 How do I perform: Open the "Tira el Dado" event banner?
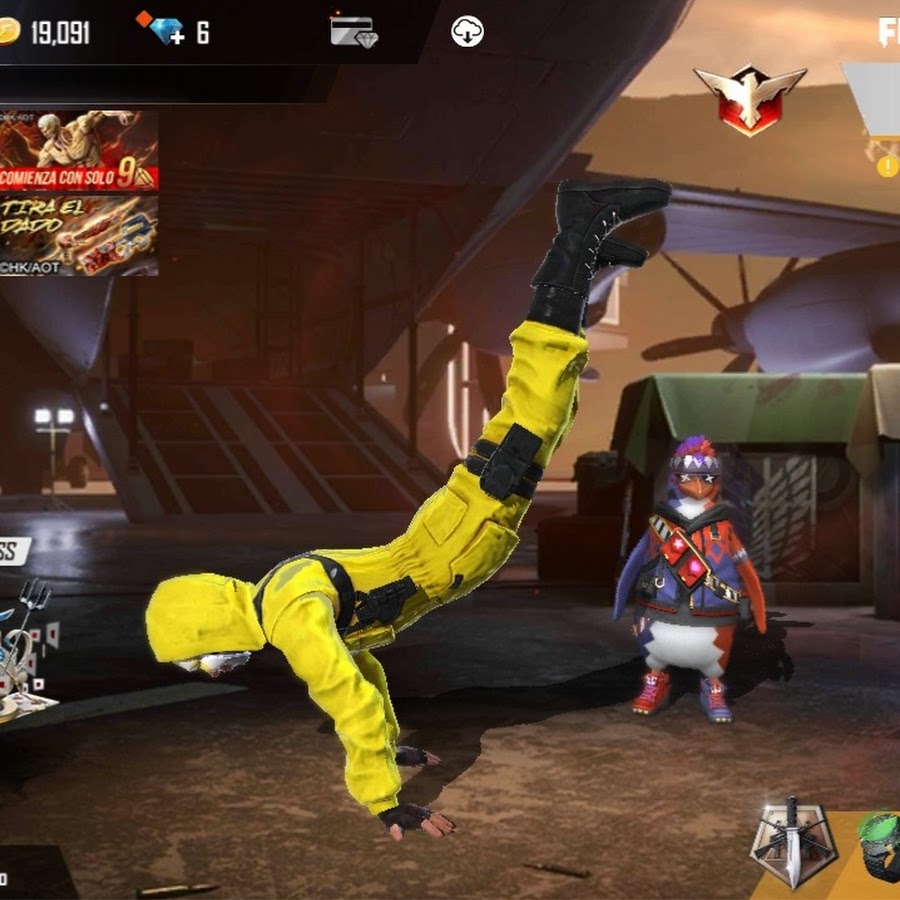point(78,234)
